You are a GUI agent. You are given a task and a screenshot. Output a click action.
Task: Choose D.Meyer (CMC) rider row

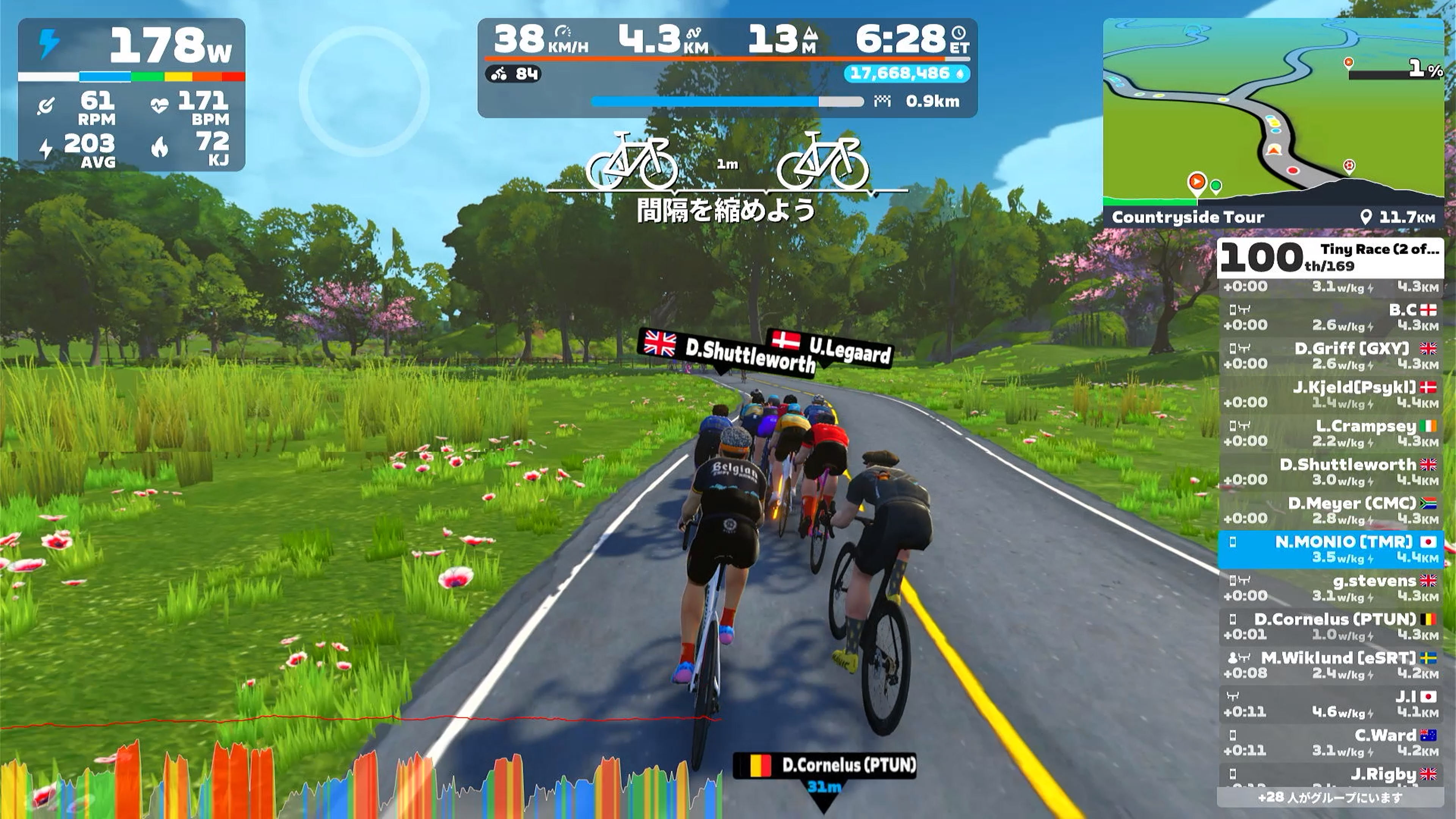pos(1330,510)
